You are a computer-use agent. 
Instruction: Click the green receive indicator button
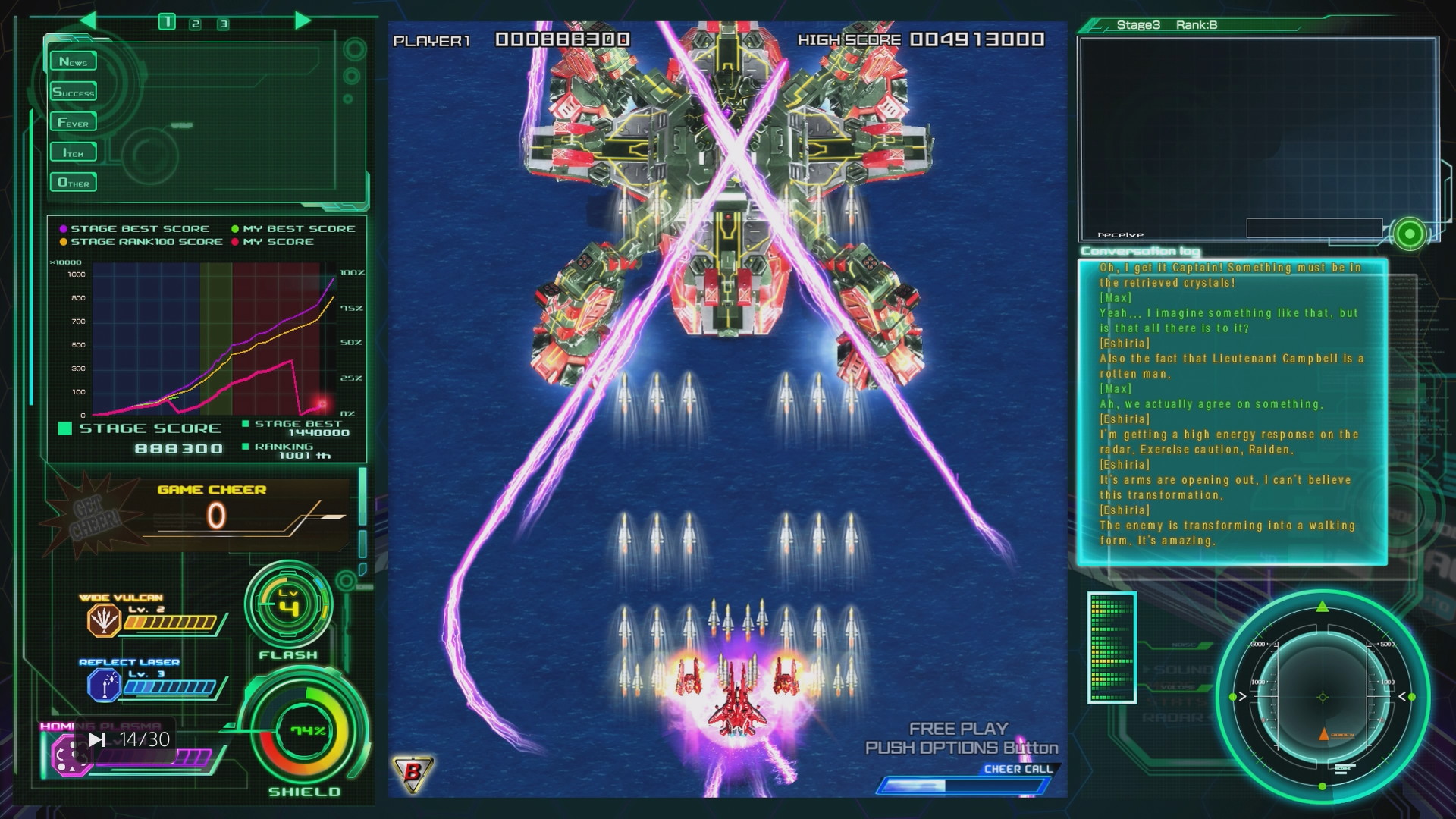click(1409, 234)
